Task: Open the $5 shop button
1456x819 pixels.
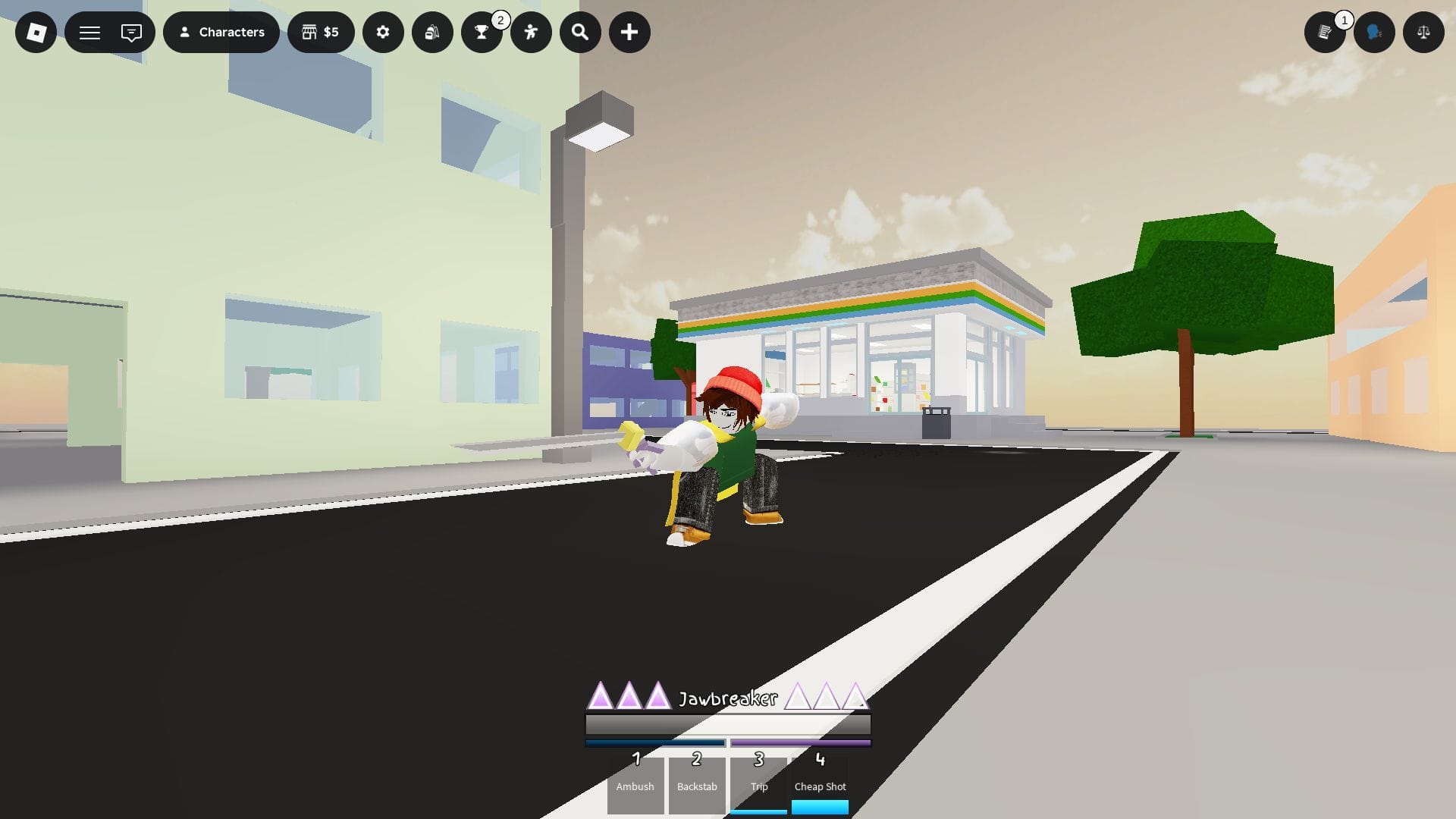Action: (322, 32)
